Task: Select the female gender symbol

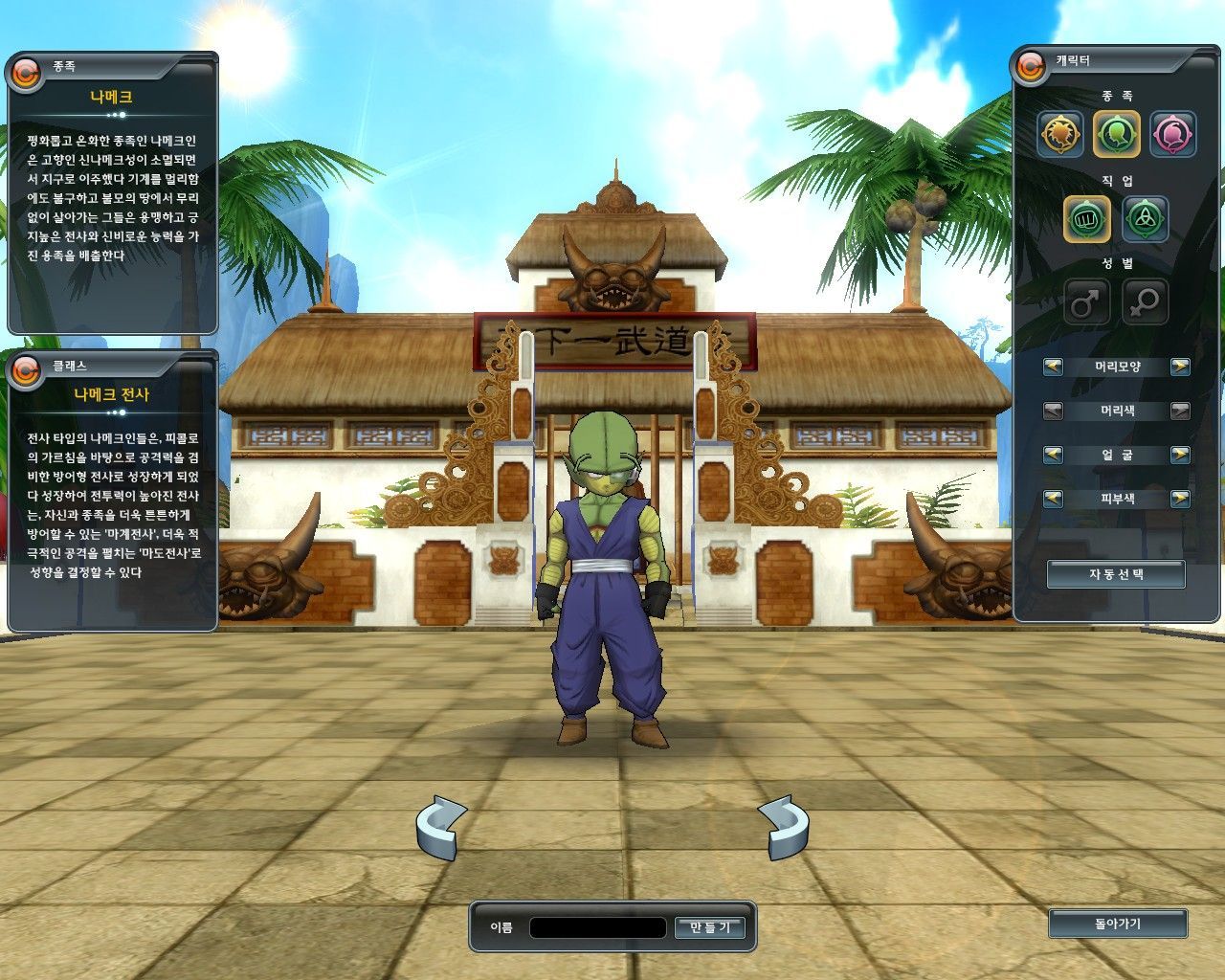Action: click(x=1145, y=302)
